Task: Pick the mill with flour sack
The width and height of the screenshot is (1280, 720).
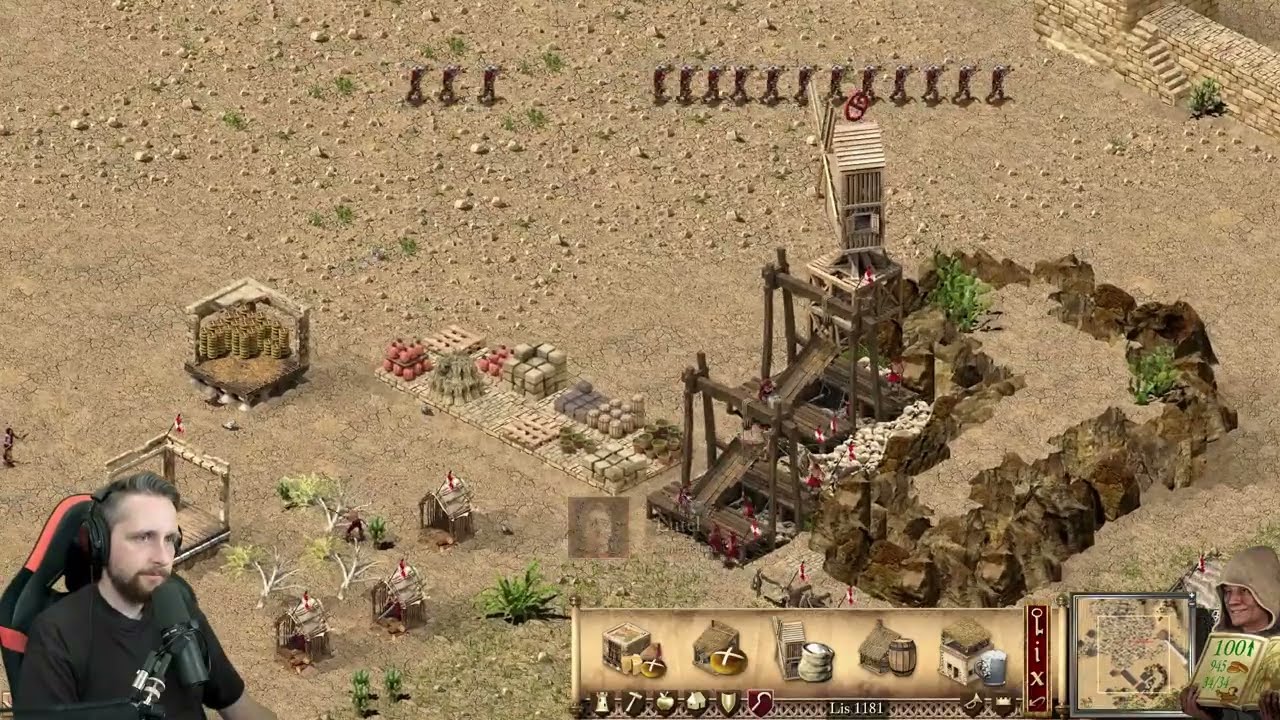Action: coord(803,650)
